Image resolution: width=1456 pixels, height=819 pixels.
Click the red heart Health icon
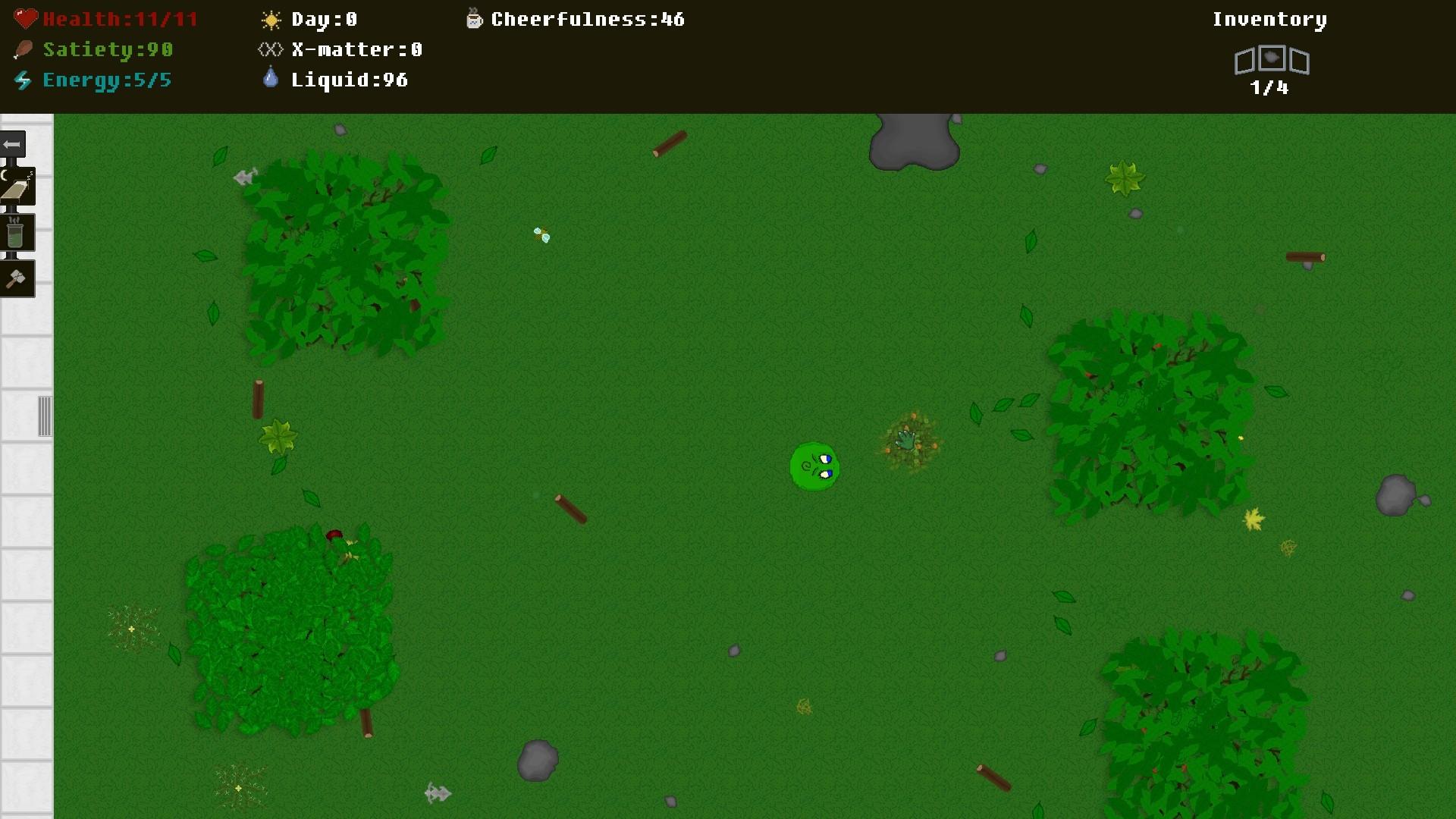pyautogui.click(x=25, y=18)
